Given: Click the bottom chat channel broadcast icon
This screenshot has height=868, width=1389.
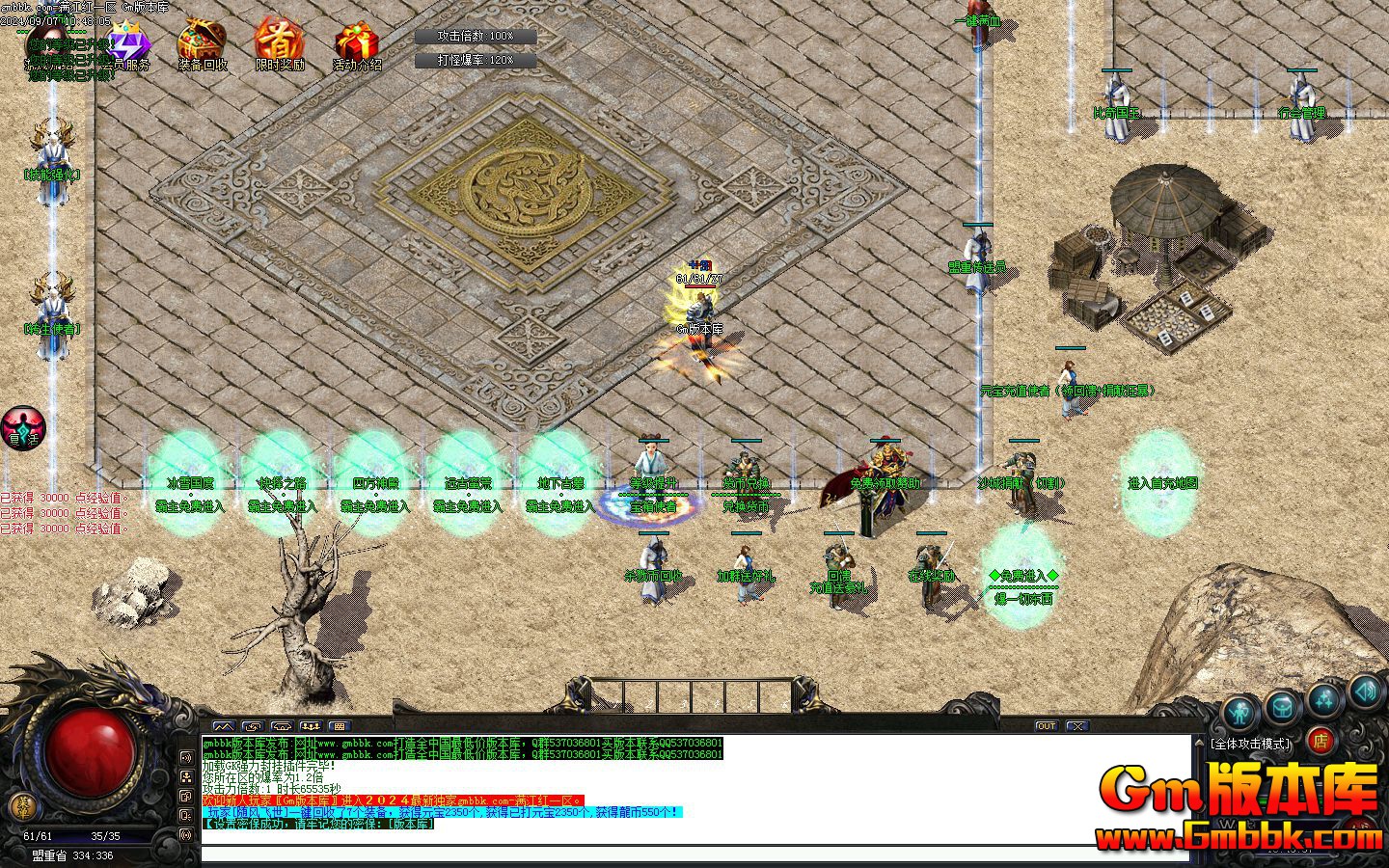Looking at the screenshot, I should [x=186, y=834].
